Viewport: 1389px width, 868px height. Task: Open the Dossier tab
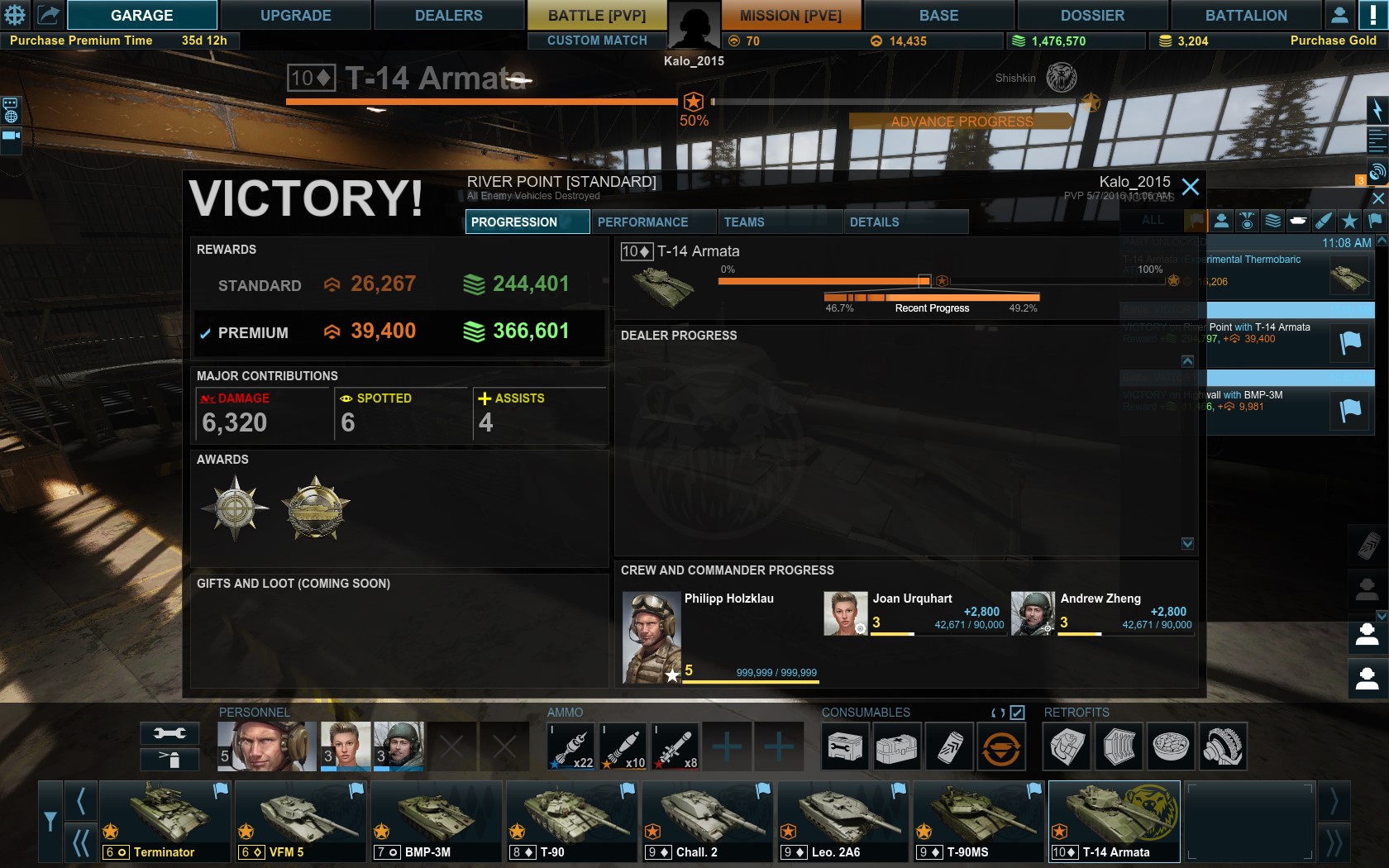1091,15
